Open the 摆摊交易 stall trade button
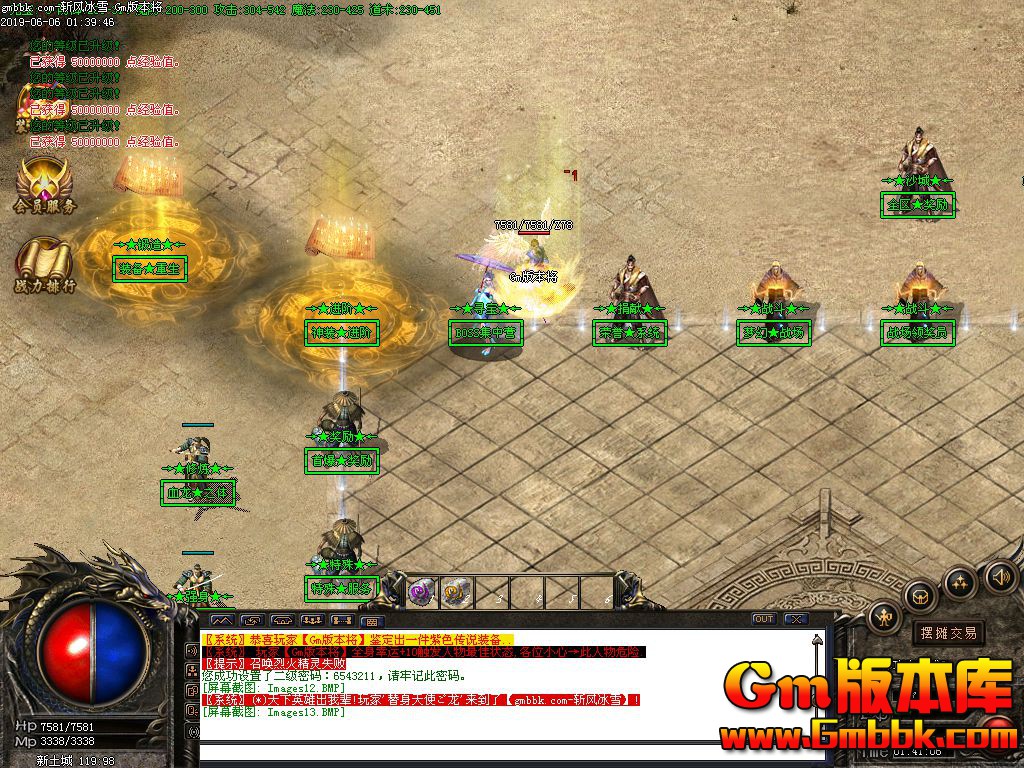The image size is (1024, 768). 948,632
